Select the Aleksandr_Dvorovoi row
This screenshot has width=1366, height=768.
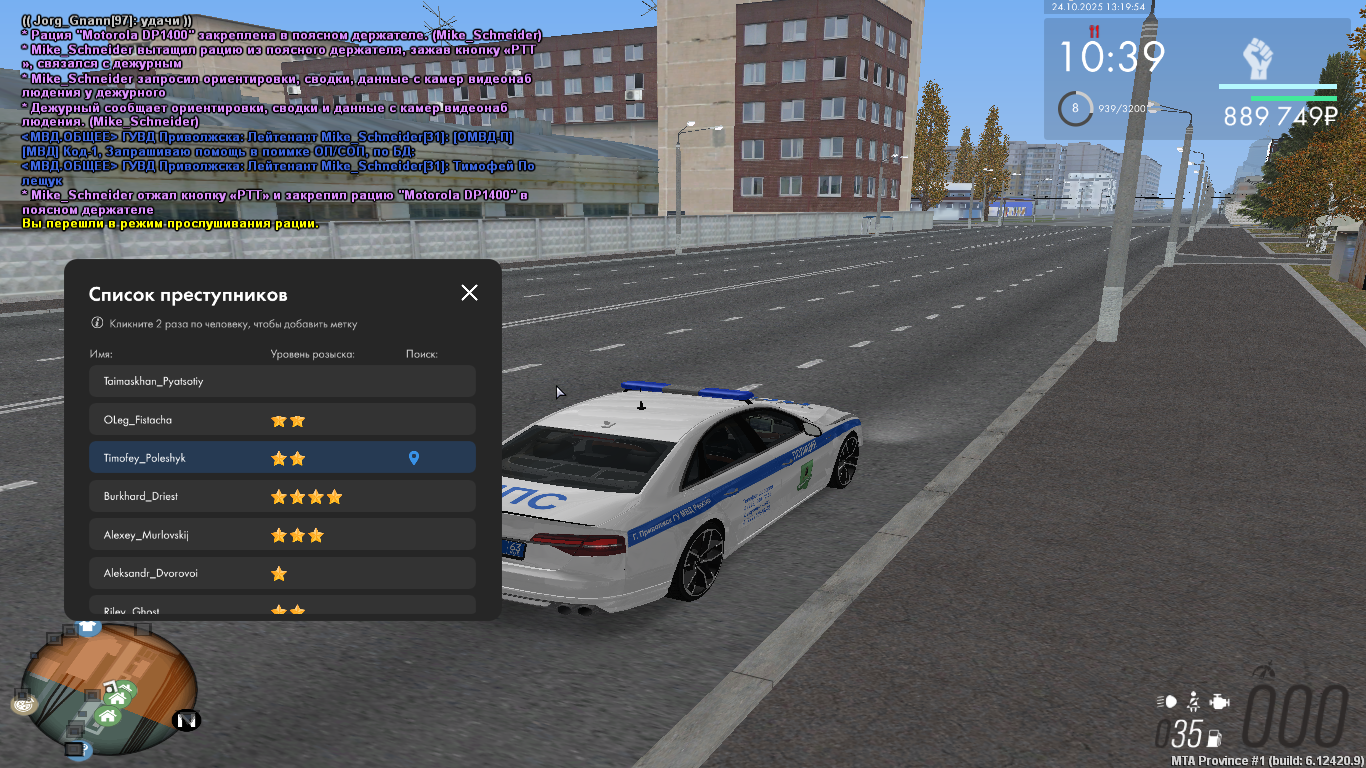tap(282, 573)
